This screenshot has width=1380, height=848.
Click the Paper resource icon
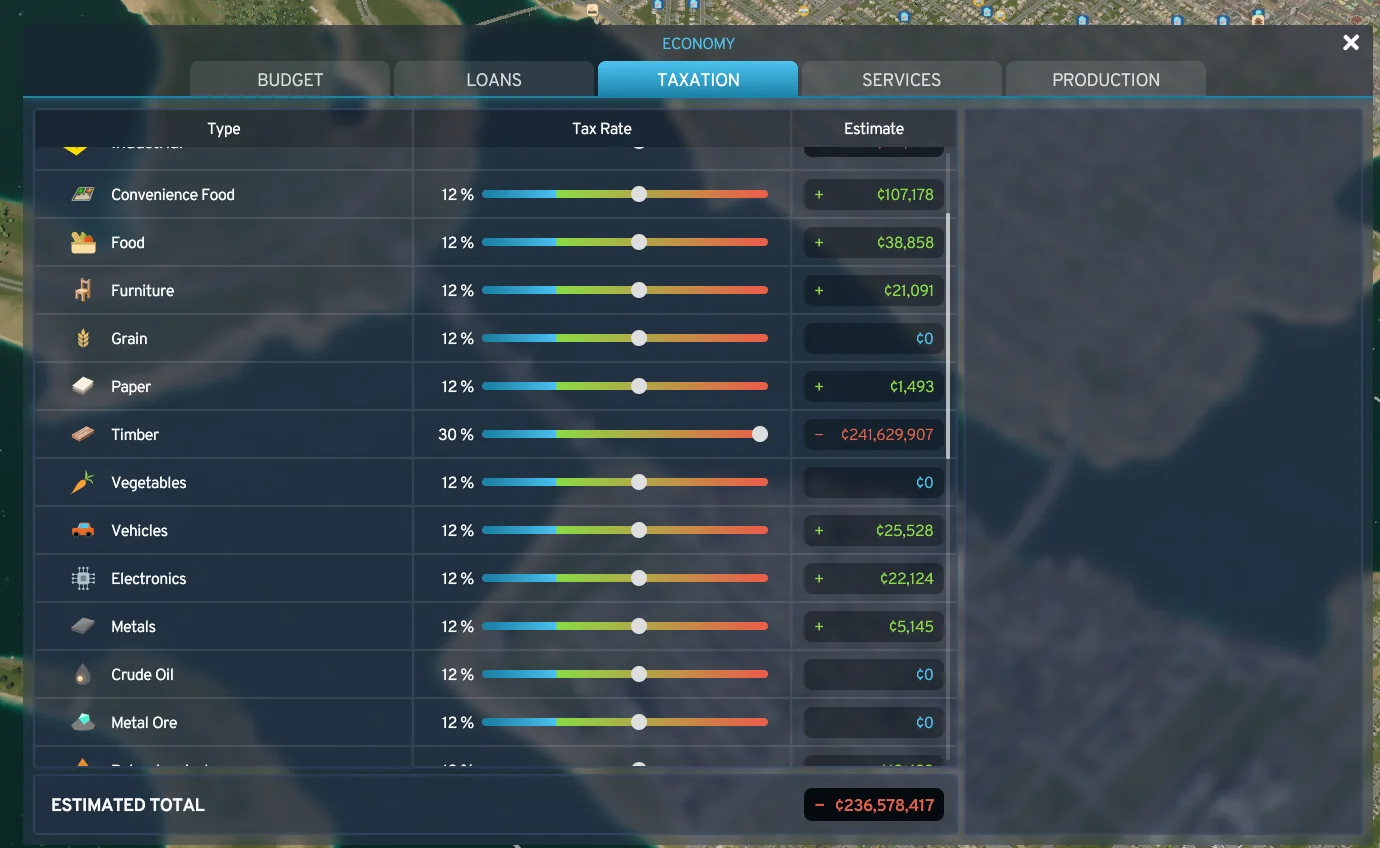(81, 386)
